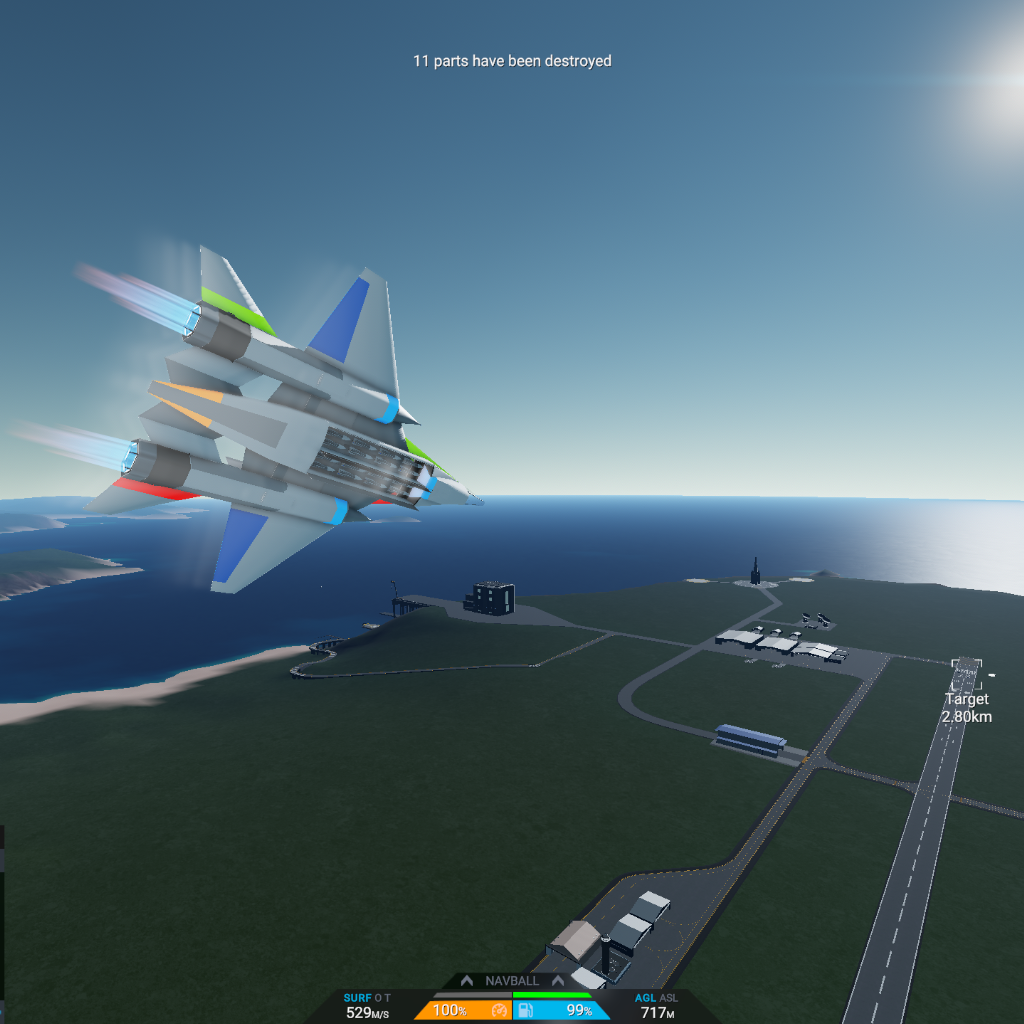This screenshot has width=1024, height=1024.
Task: Select the Target bracket marker
Action: (x=966, y=669)
